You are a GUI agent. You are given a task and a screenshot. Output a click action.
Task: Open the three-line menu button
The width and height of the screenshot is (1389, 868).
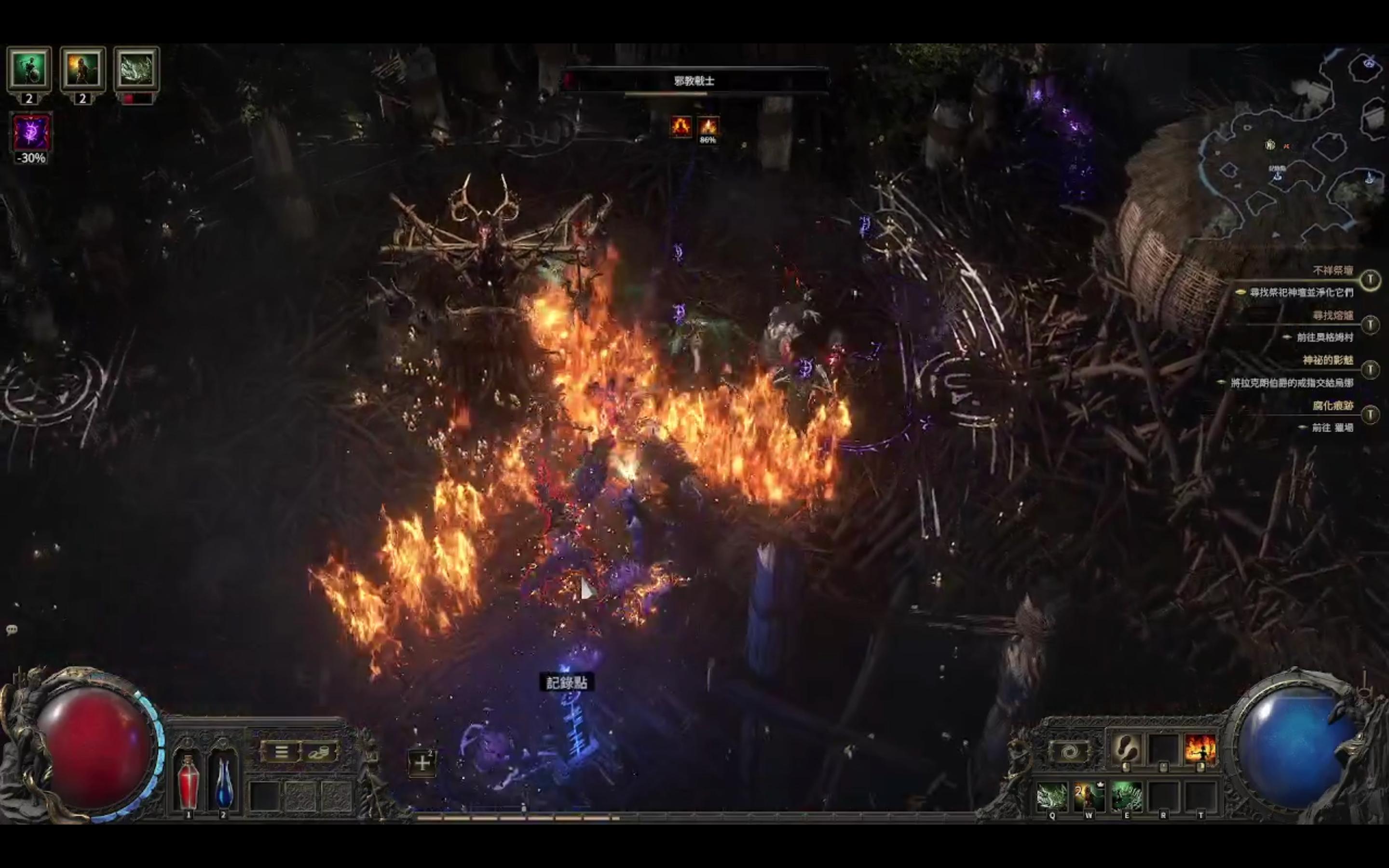281,751
